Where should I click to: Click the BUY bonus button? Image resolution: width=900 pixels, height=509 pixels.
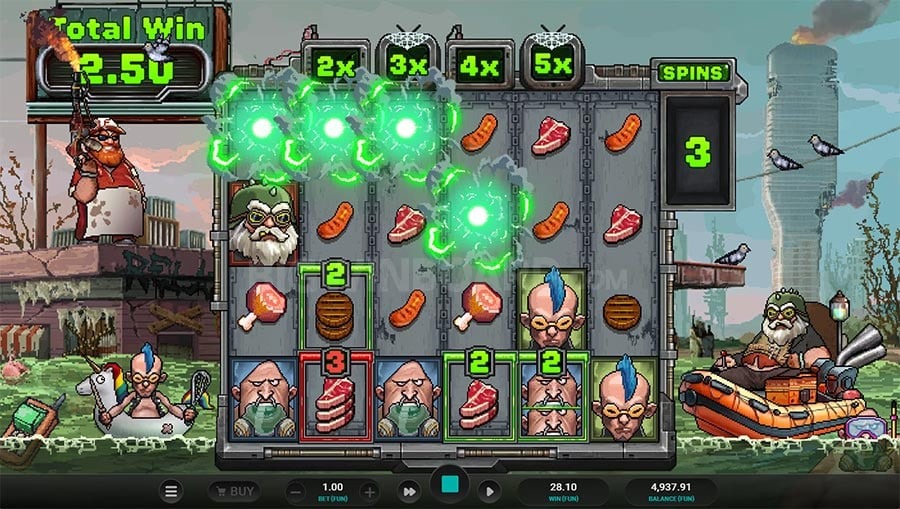(233, 491)
